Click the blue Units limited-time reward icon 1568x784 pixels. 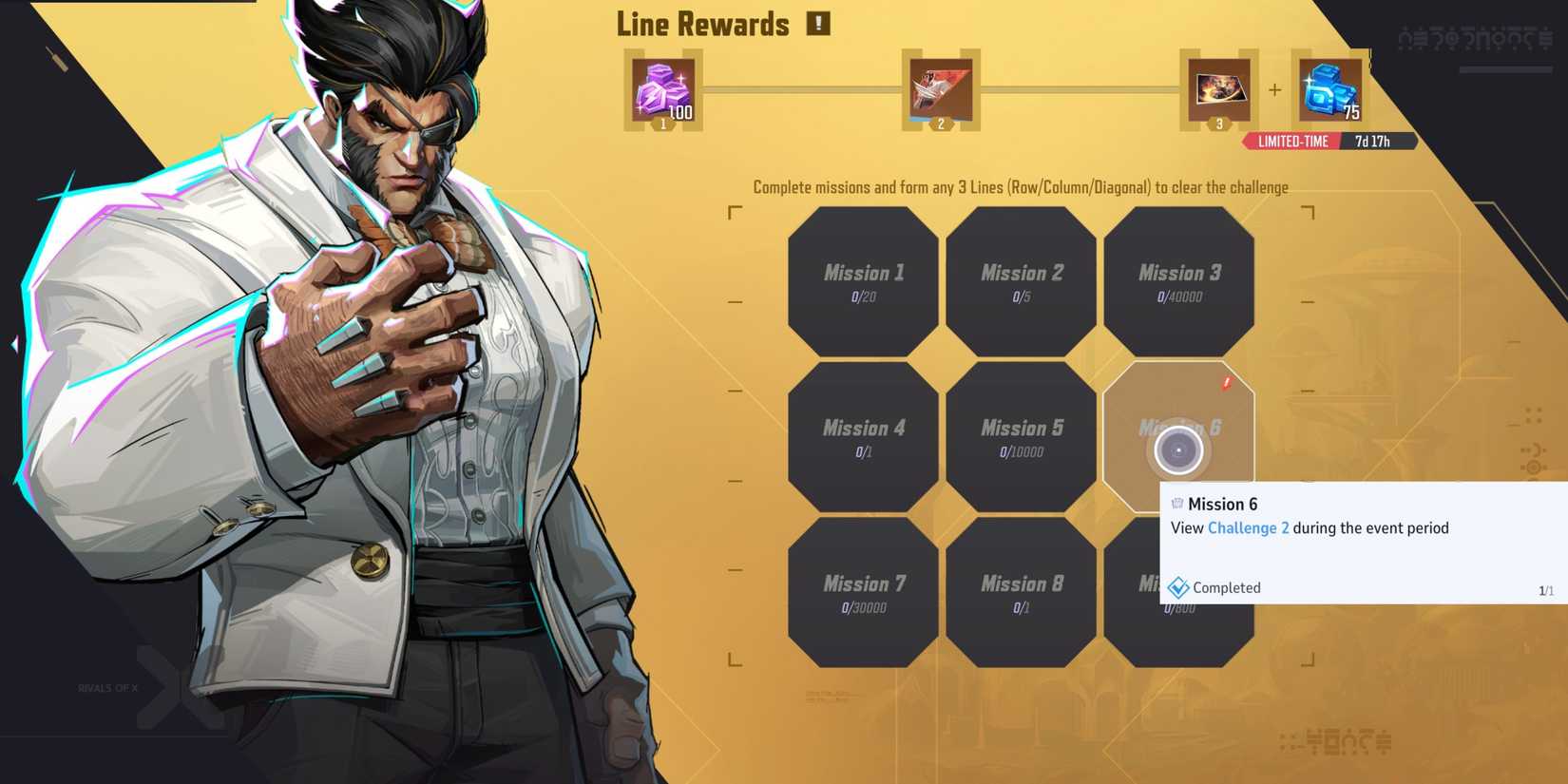click(x=1327, y=88)
